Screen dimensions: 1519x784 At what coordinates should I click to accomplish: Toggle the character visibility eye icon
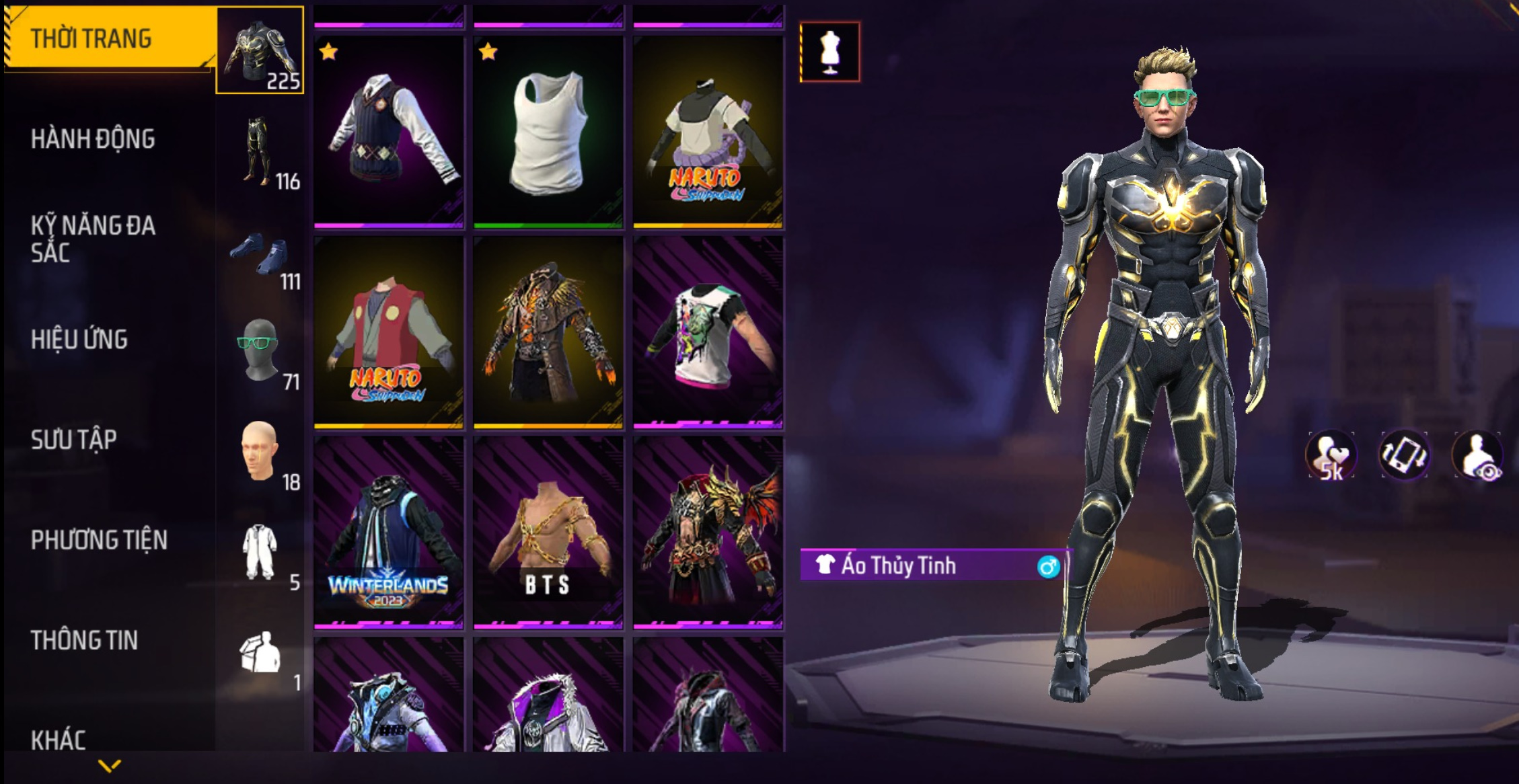[x=1478, y=456]
